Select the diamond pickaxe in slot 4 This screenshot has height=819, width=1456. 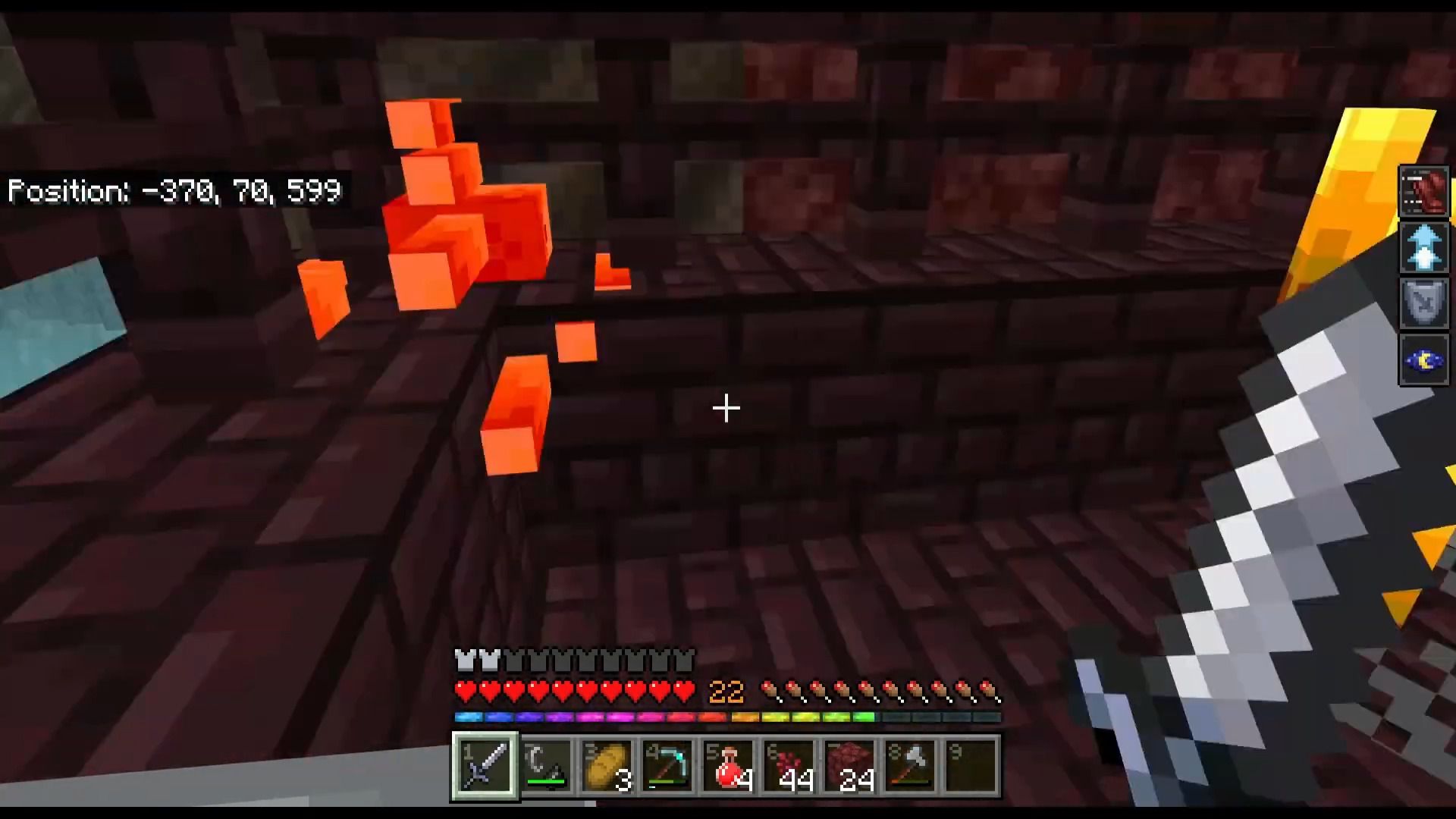click(x=667, y=766)
